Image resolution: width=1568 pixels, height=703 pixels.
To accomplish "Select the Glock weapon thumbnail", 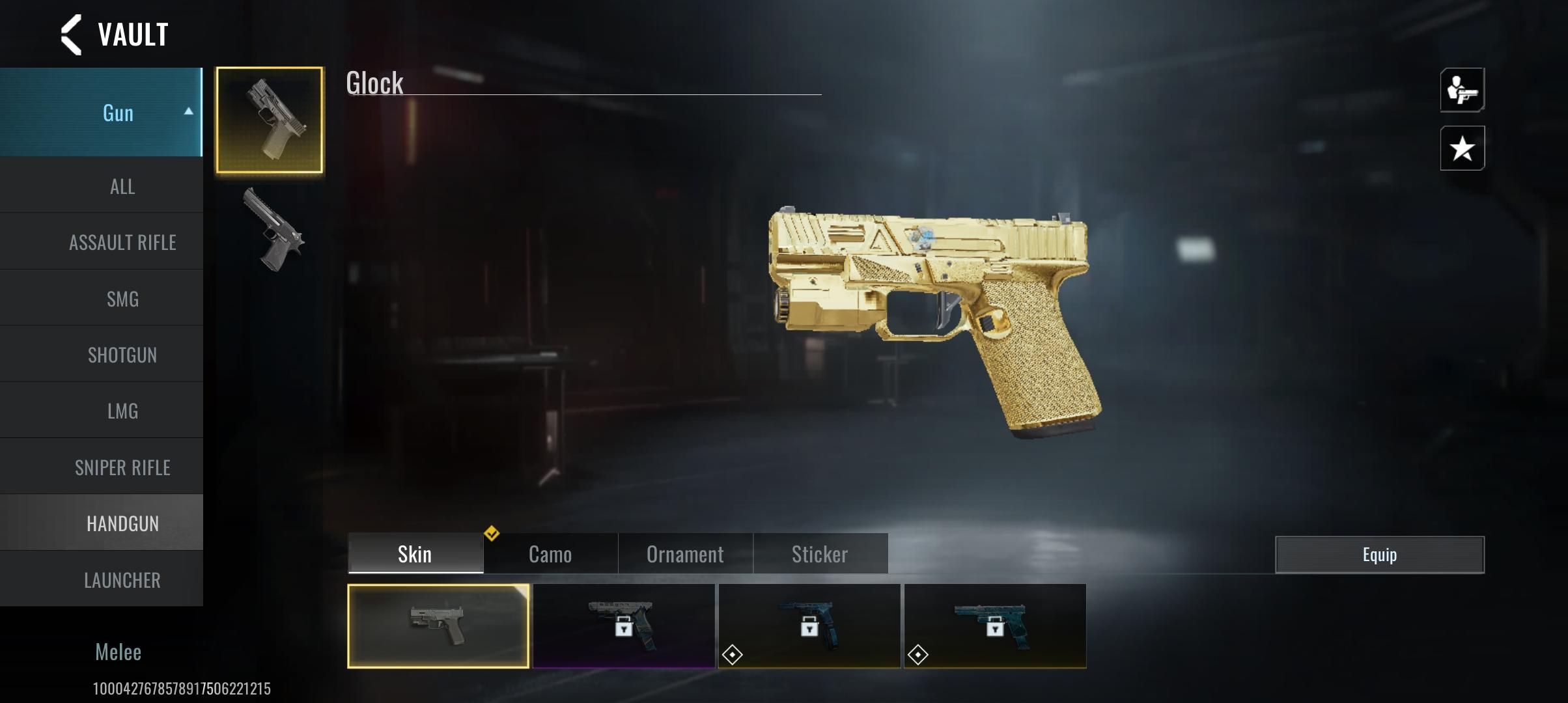I will 270,120.
